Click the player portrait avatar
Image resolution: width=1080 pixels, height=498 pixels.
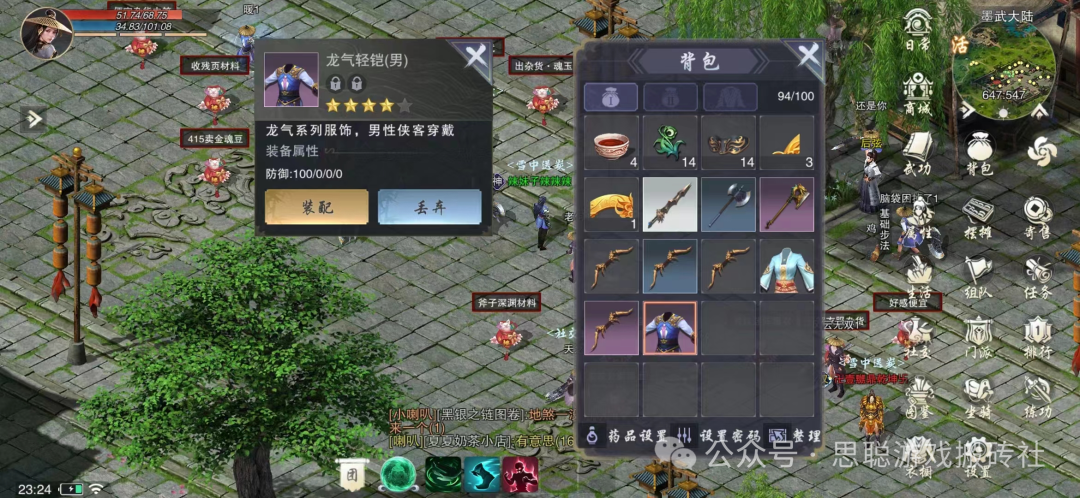(46, 32)
